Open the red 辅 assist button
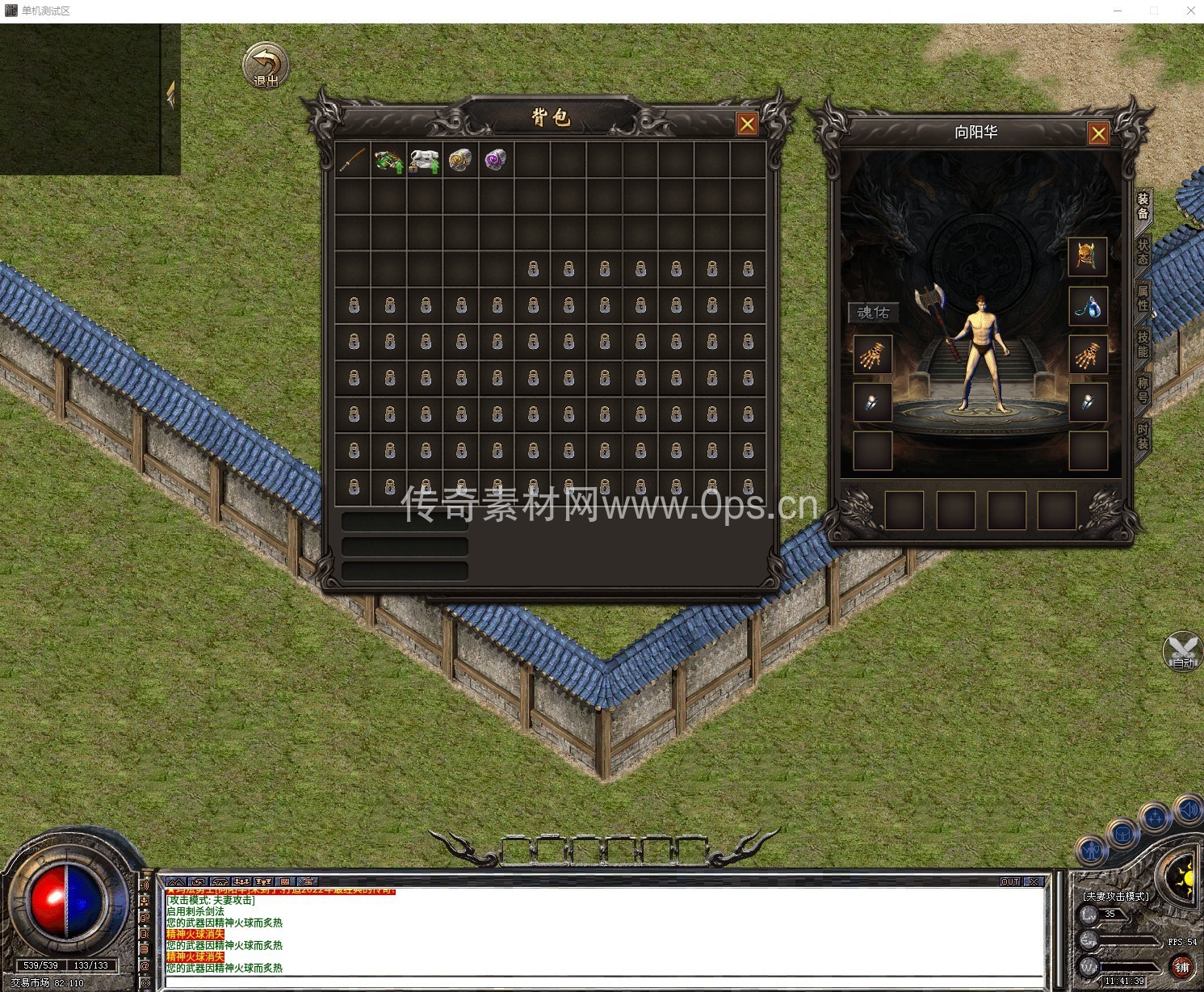 pyautogui.click(x=1181, y=967)
